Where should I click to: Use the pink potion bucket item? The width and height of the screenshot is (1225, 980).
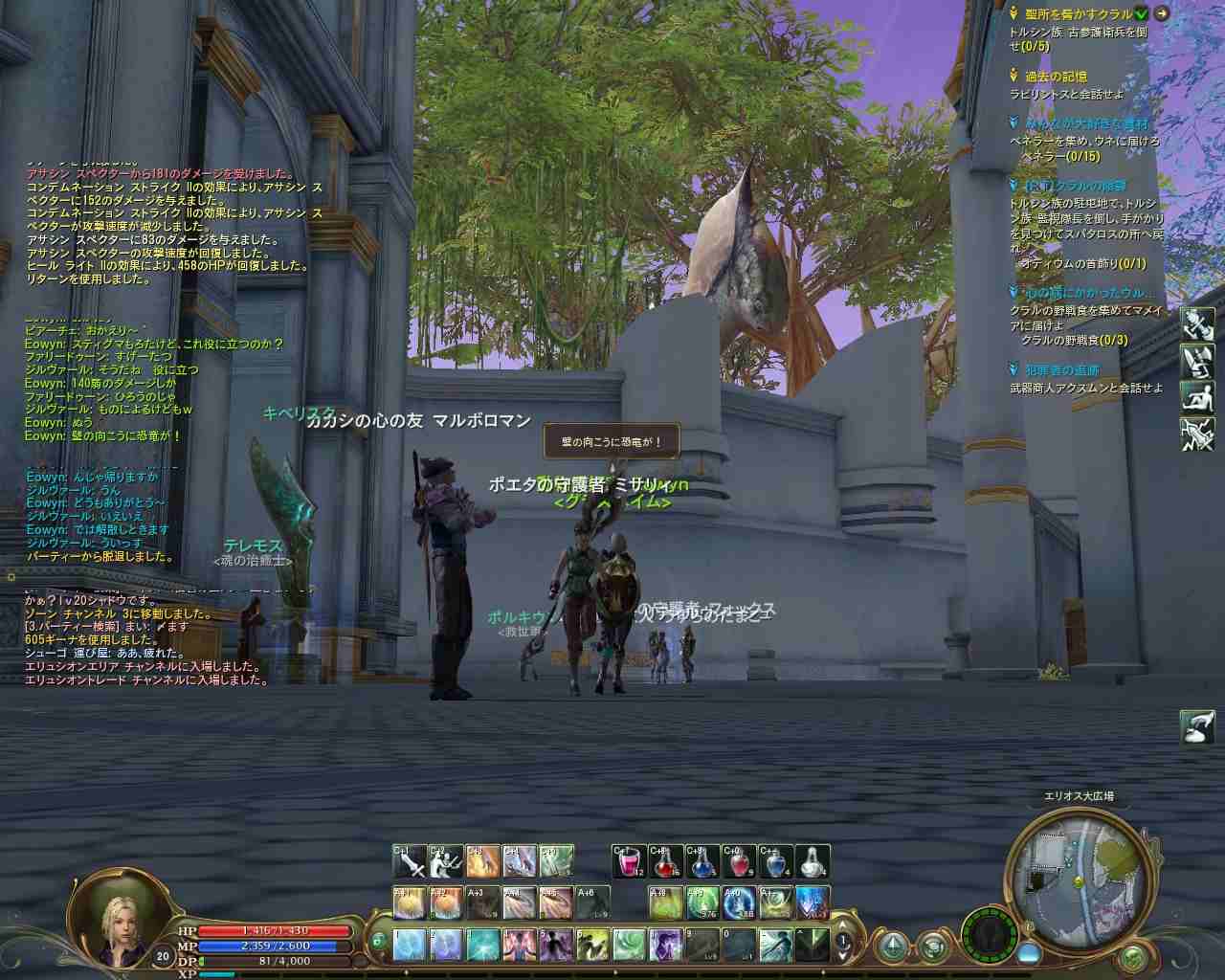629,862
